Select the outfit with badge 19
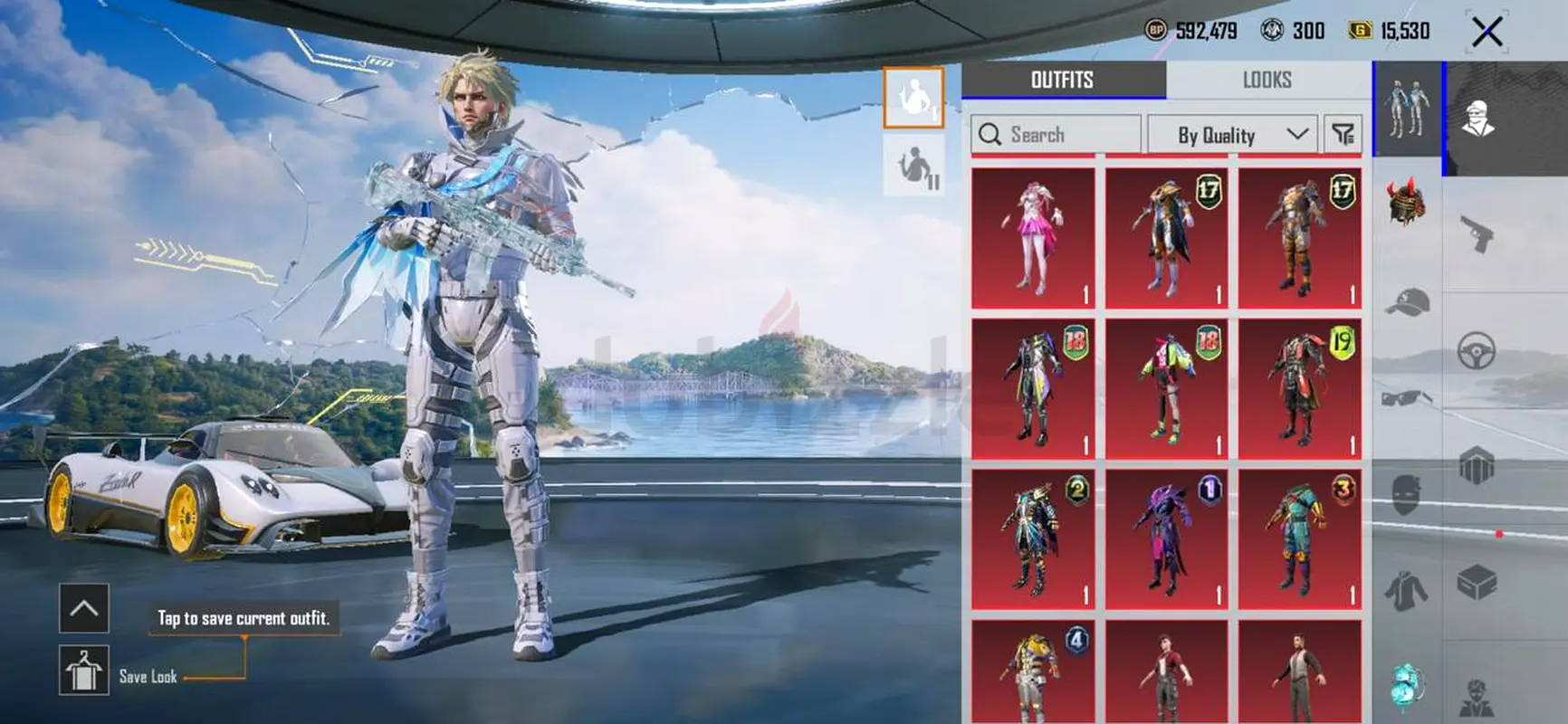 pyautogui.click(x=1300, y=388)
